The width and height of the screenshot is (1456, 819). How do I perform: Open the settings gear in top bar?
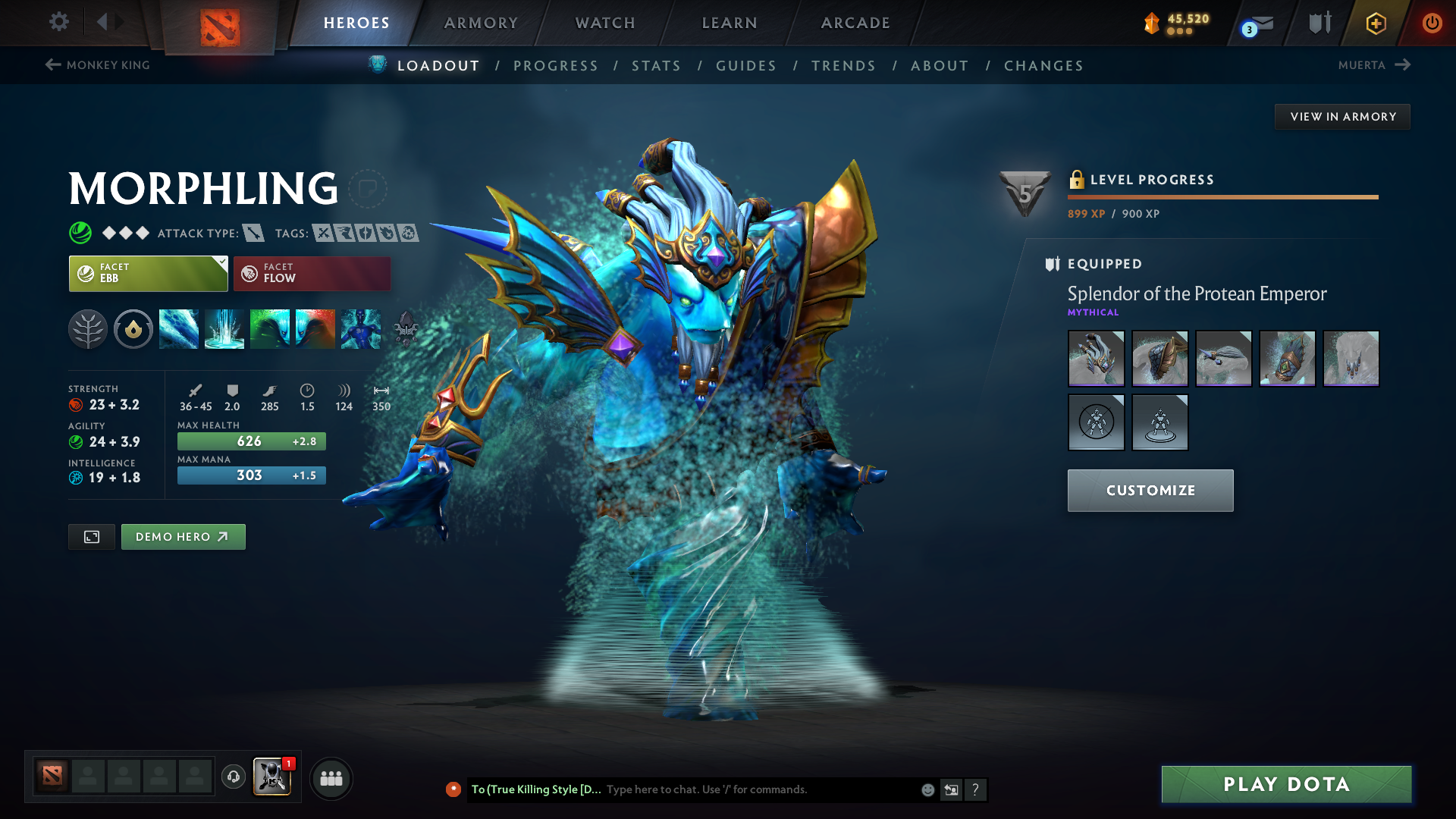(59, 23)
